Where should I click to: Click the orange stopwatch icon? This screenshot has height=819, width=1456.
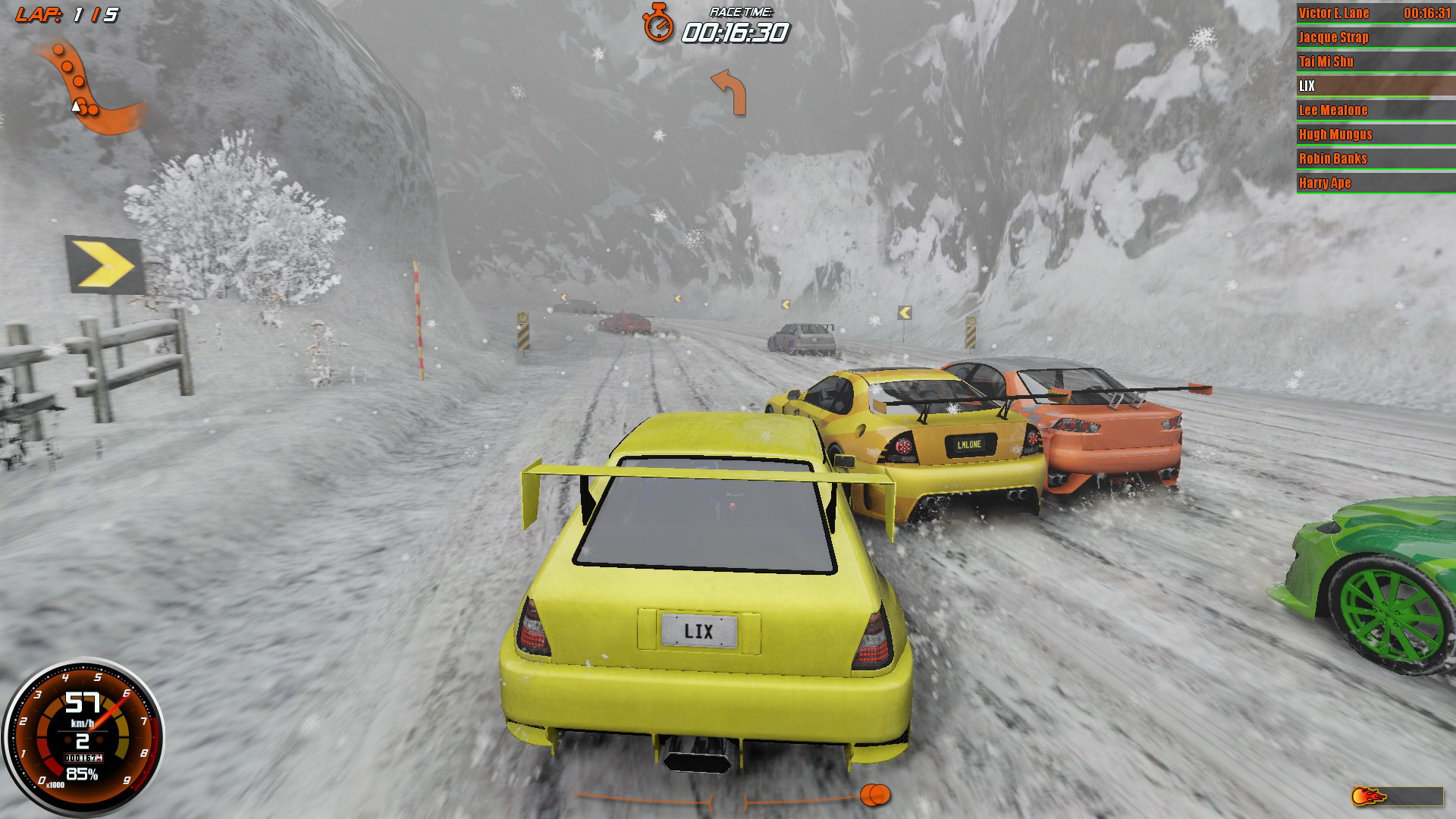pyautogui.click(x=657, y=23)
